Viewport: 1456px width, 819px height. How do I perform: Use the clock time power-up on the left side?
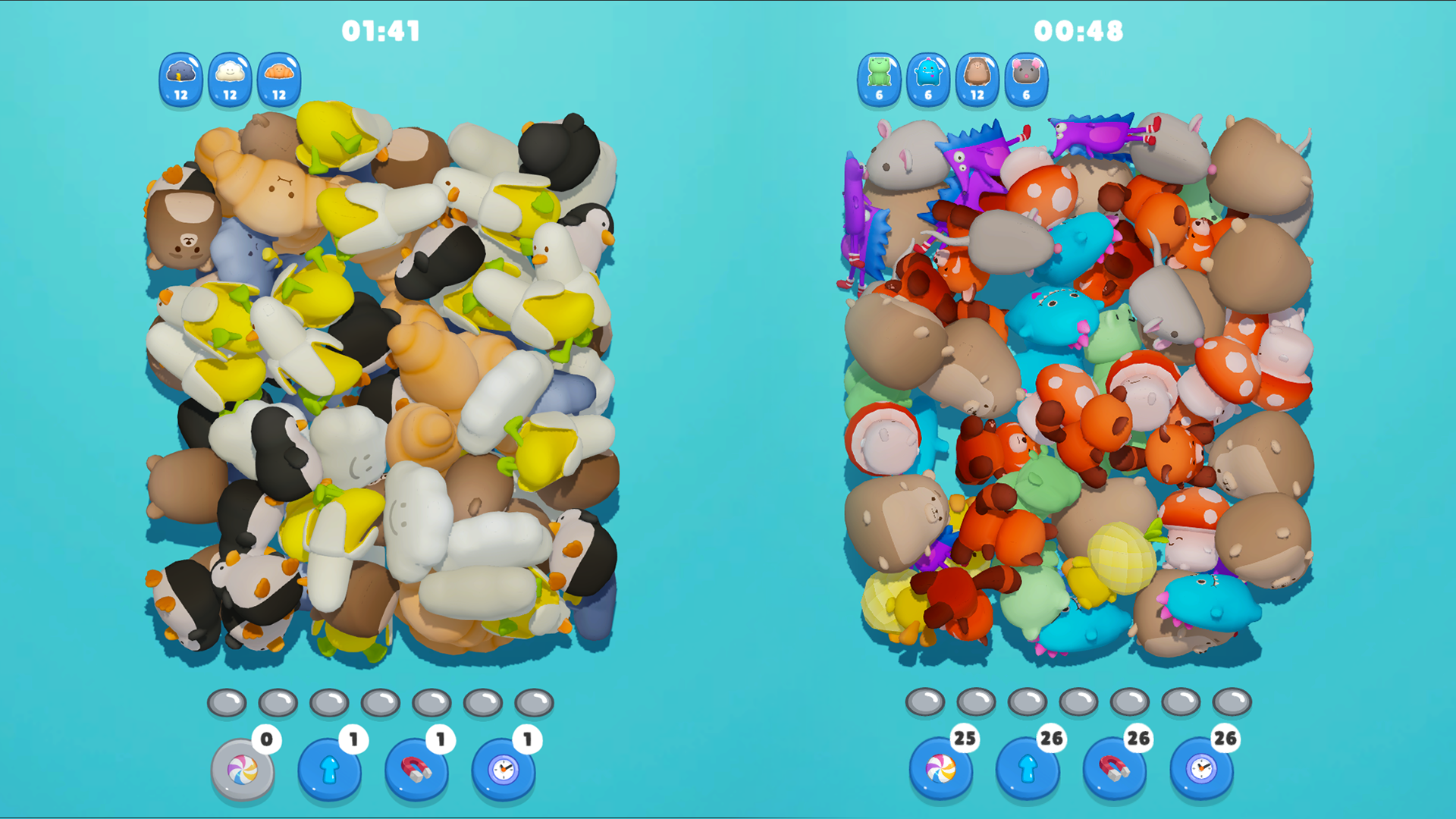pos(503,768)
